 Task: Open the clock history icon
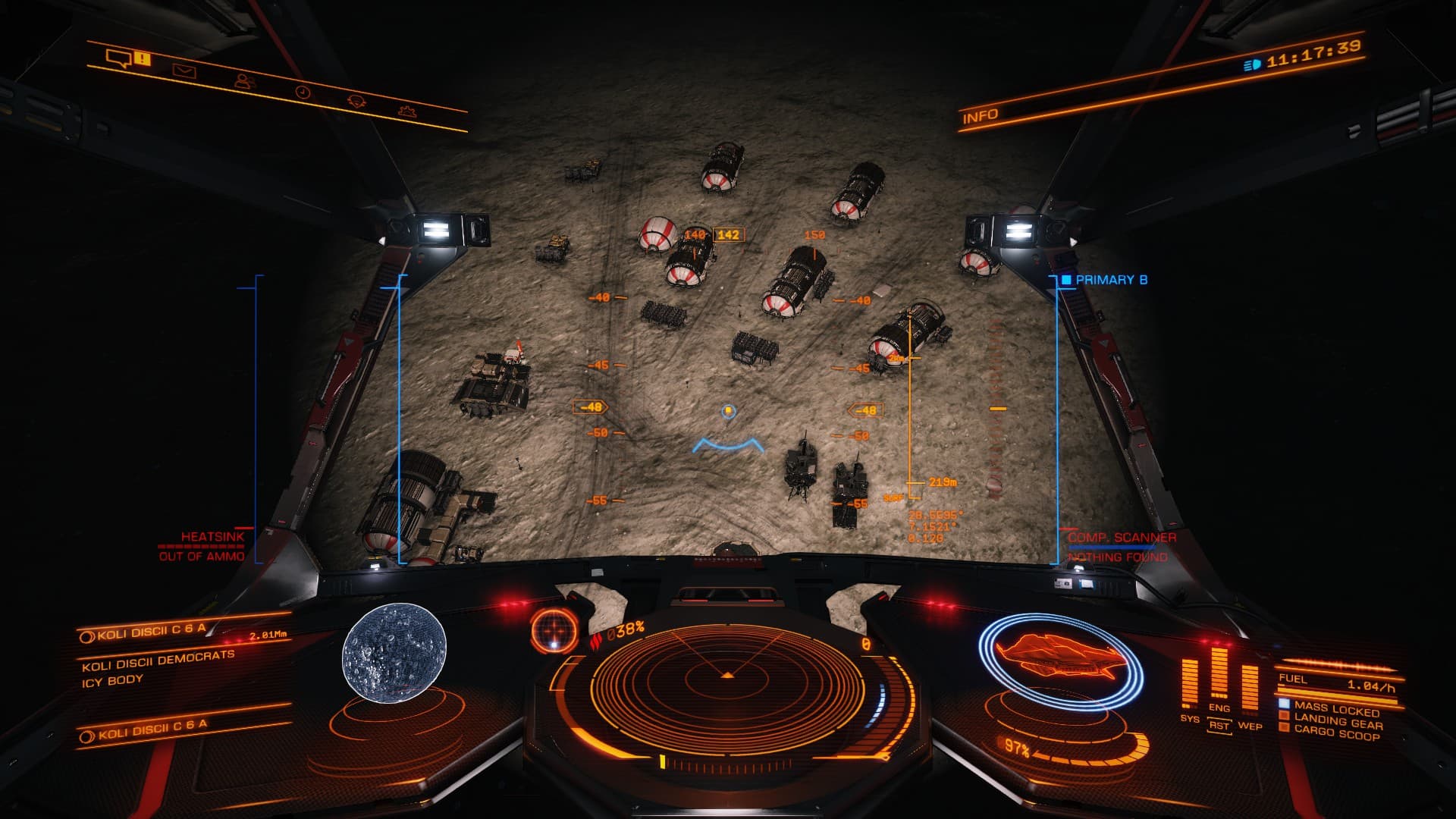pyautogui.click(x=303, y=92)
